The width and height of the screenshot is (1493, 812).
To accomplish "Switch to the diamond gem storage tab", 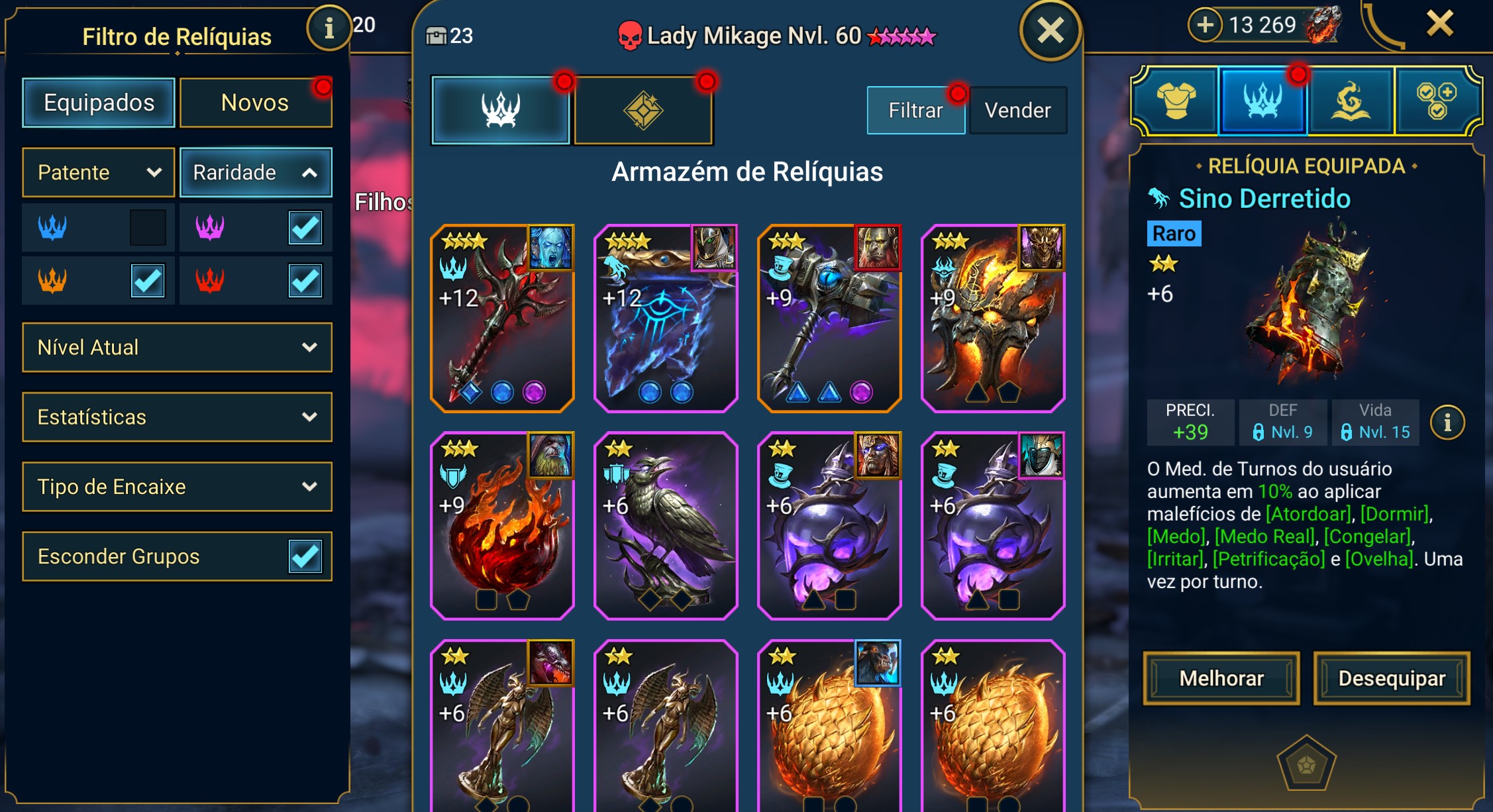I will click(643, 110).
